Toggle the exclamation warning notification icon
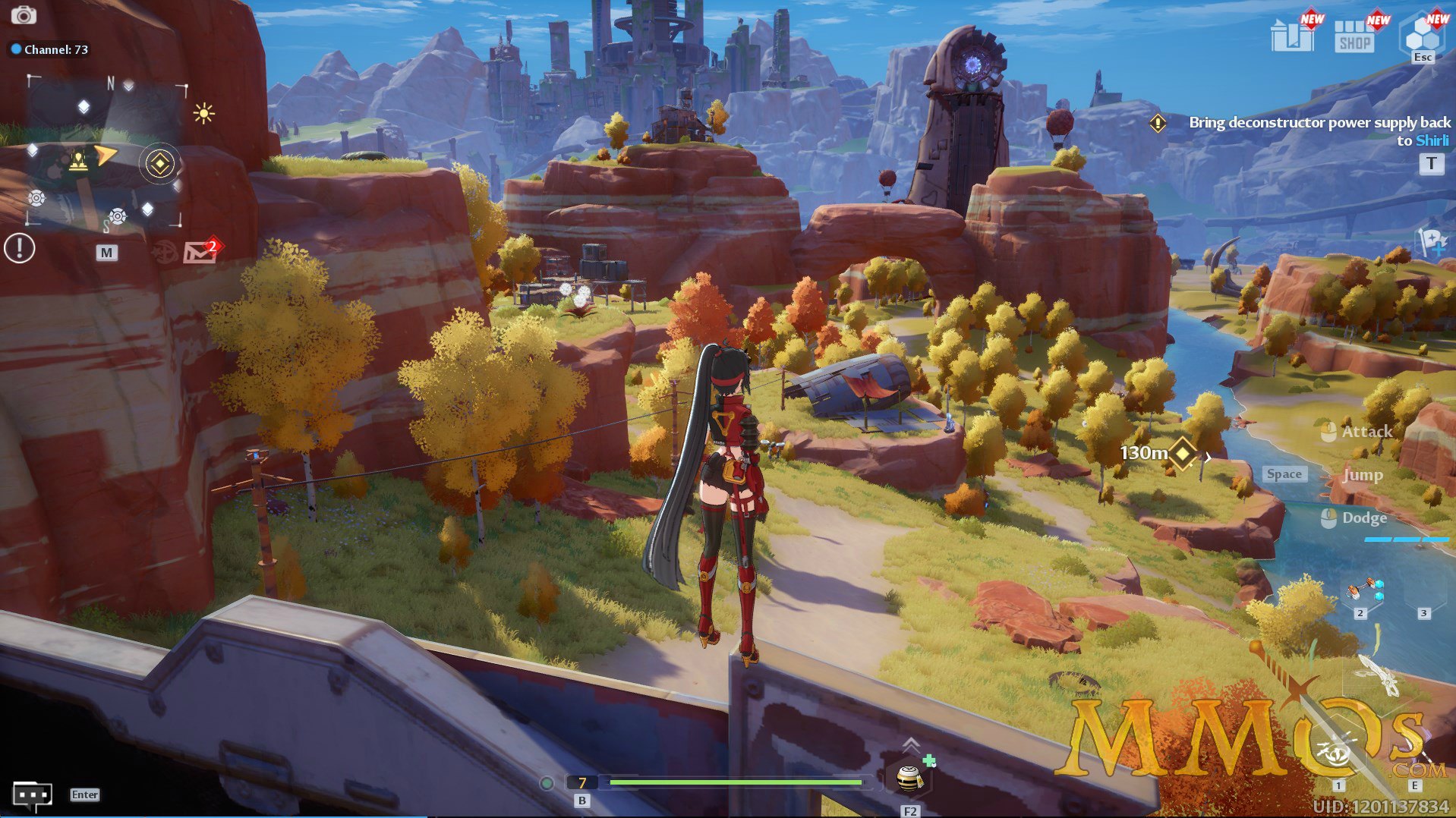This screenshot has height=818, width=1456. click(x=18, y=249)
